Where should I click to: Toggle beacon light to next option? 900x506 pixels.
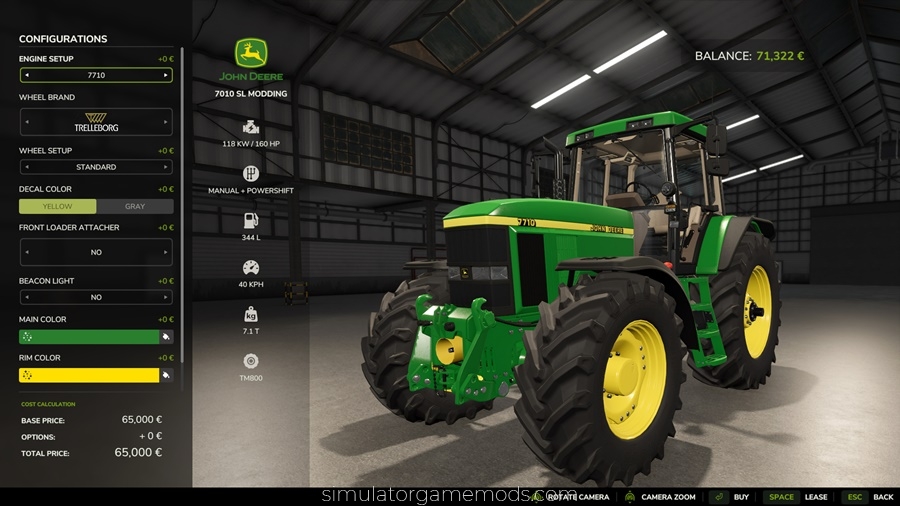(166, 297)
